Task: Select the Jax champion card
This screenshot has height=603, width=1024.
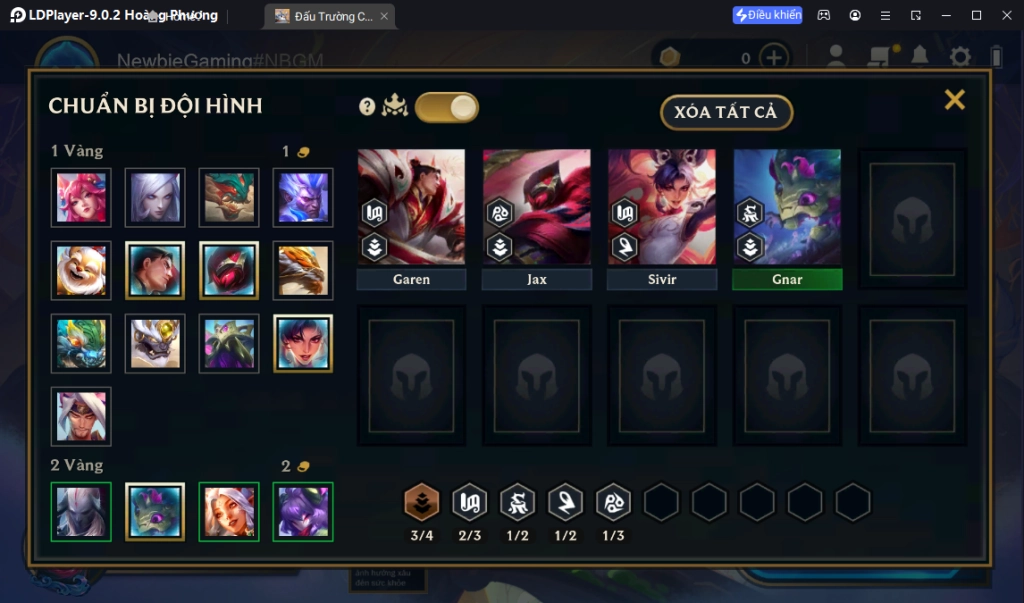Action: pos(537,208)
